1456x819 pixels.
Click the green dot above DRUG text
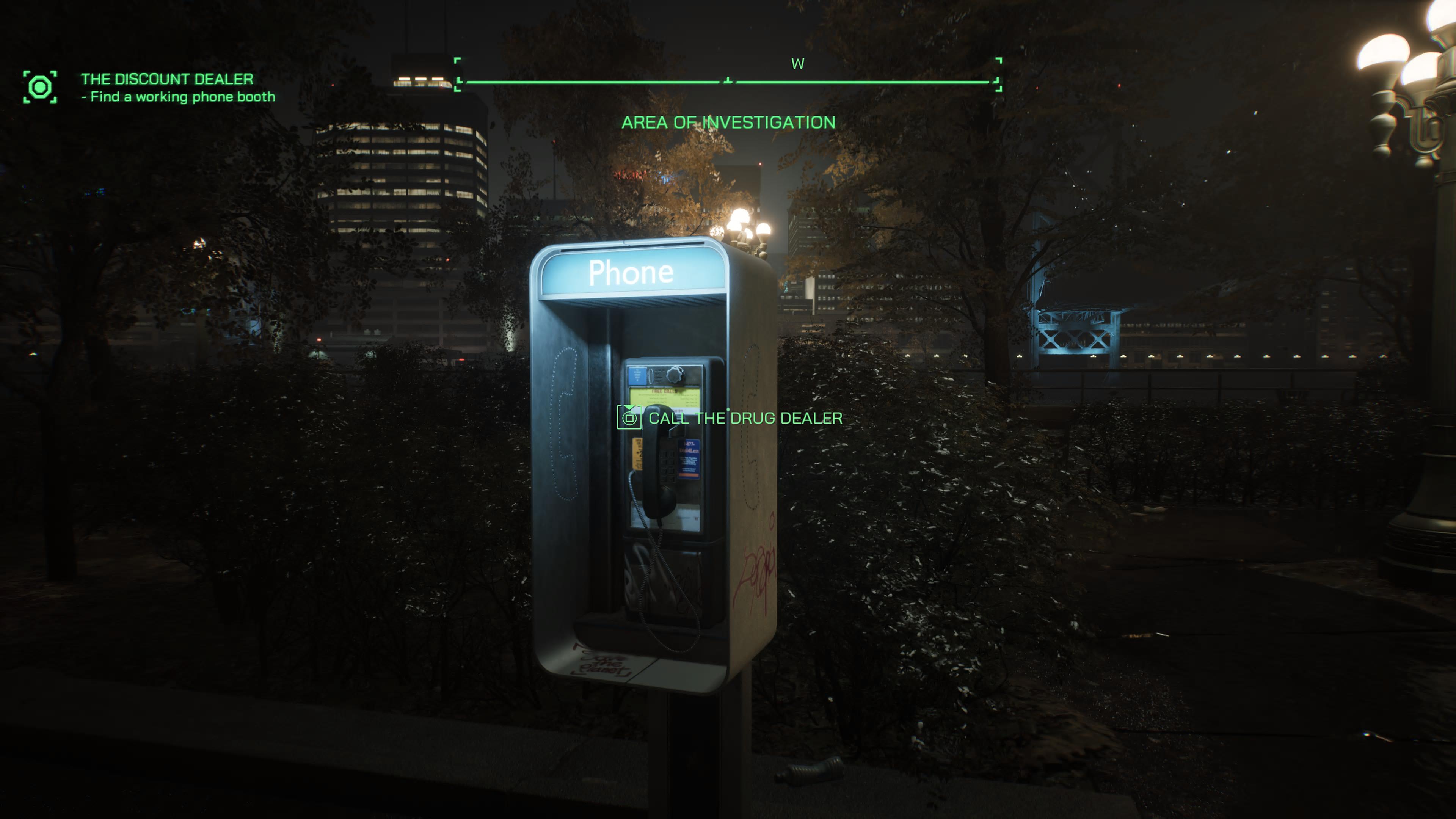[x=728, y=410]
